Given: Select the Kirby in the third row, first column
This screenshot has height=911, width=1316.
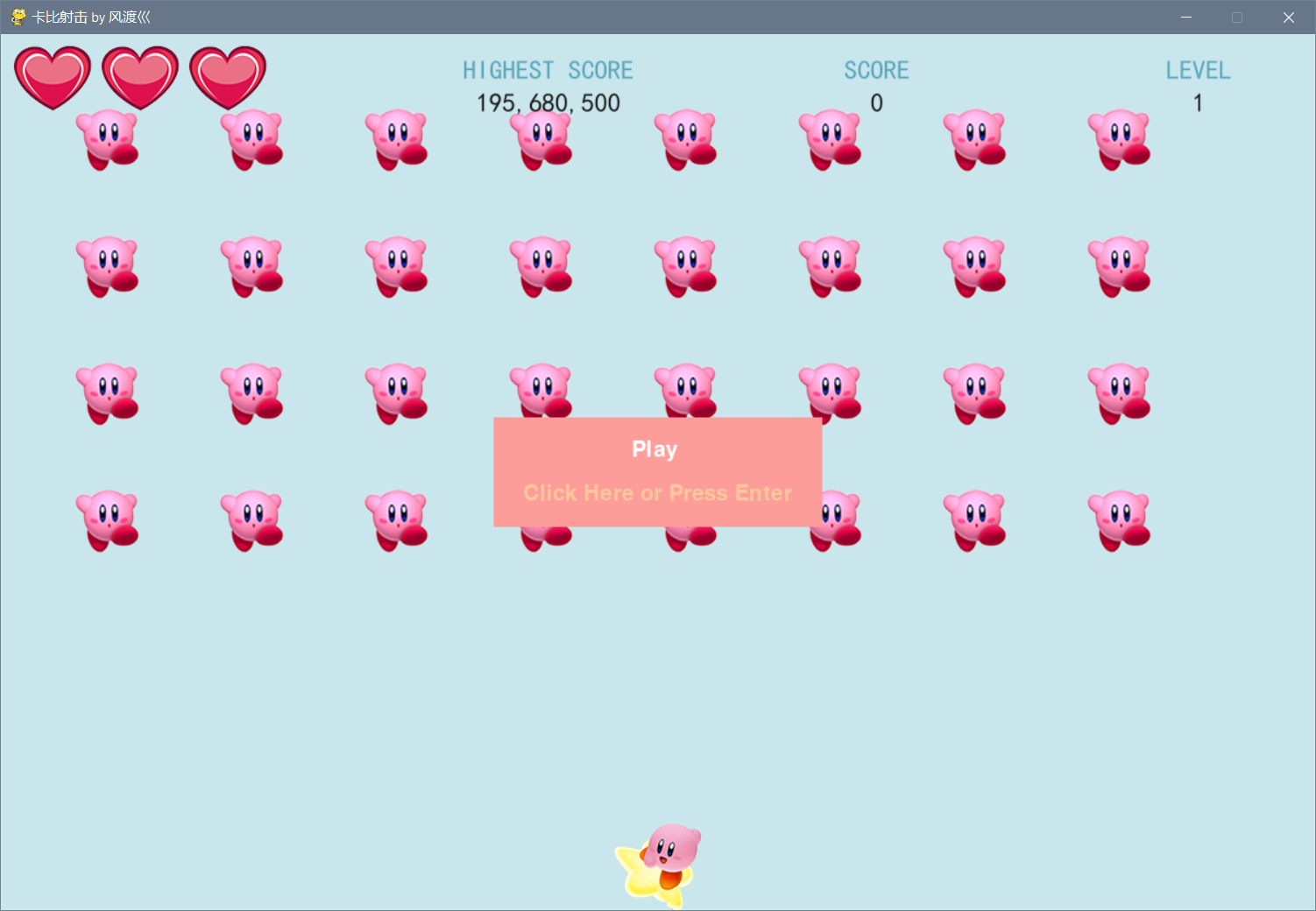Looking at the screenshot, I should [x=109, y=390].
